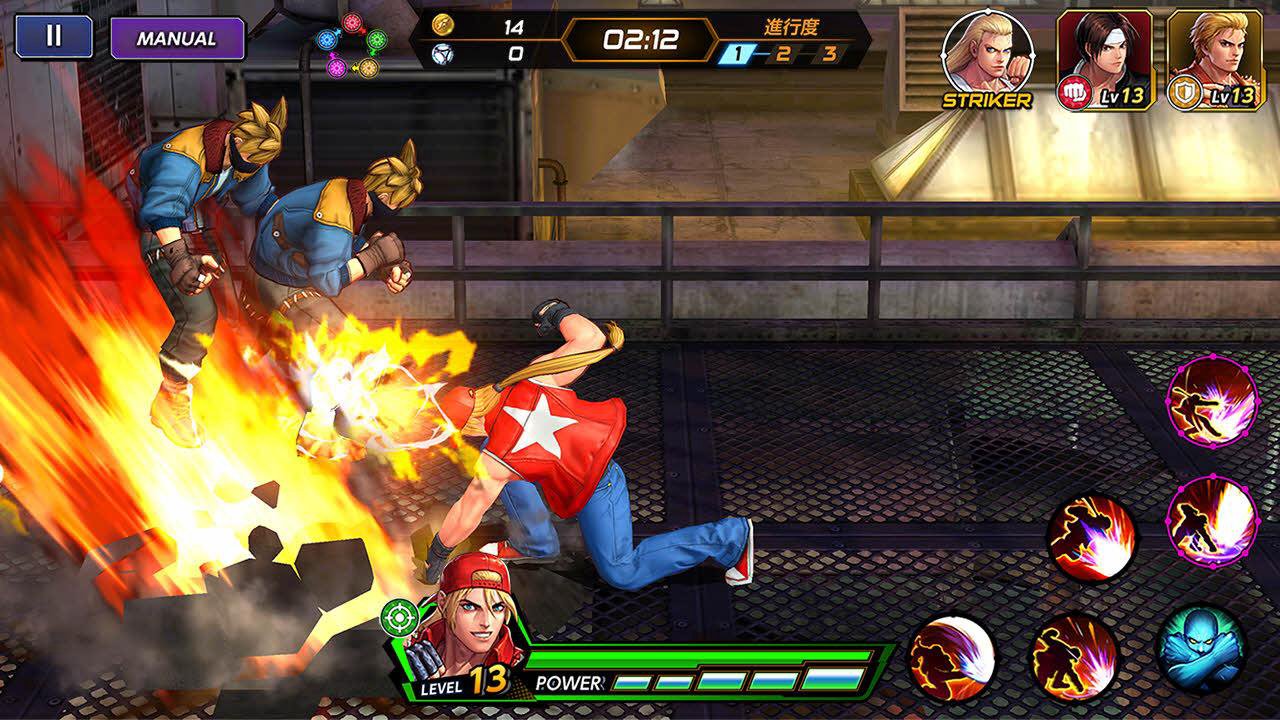Tap the green crosshair target icon
Viewport: 1280px width, 720px height.
click(x=398, y=619)
